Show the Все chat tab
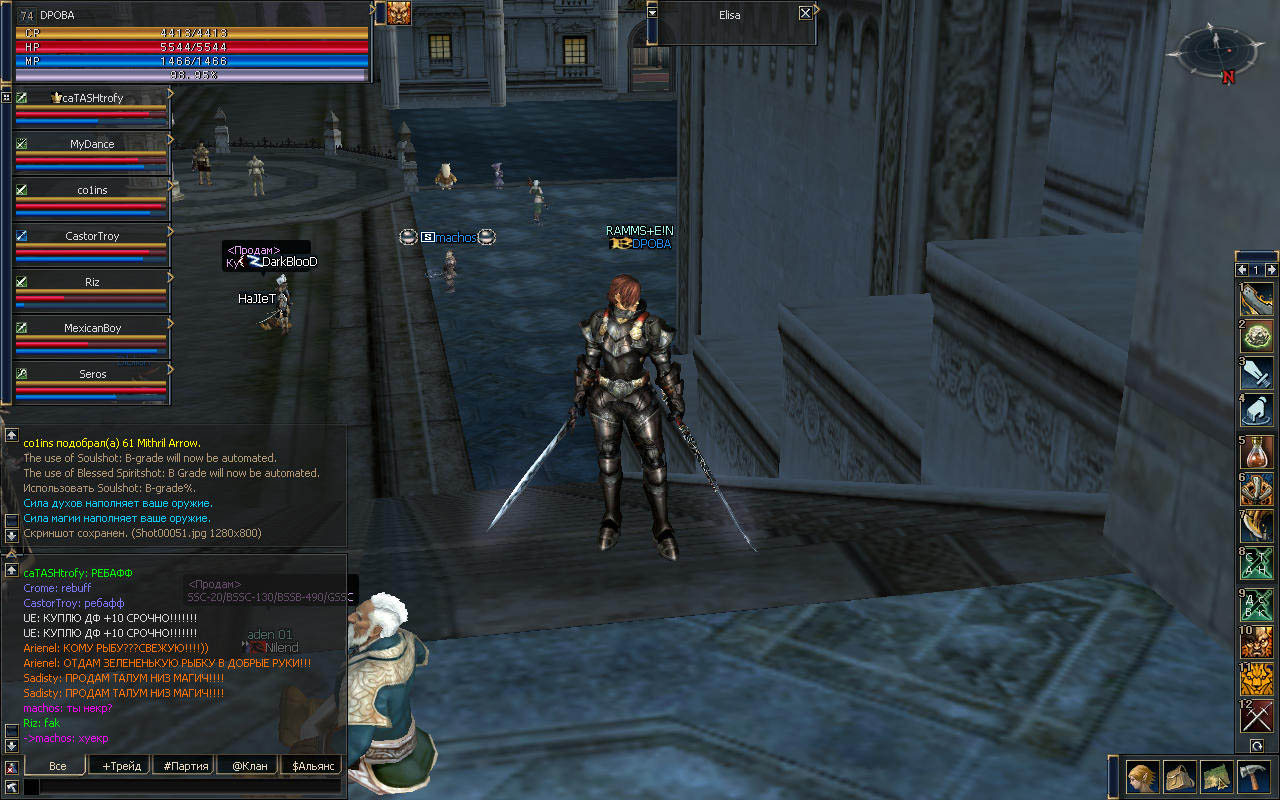 pos(57,766)
